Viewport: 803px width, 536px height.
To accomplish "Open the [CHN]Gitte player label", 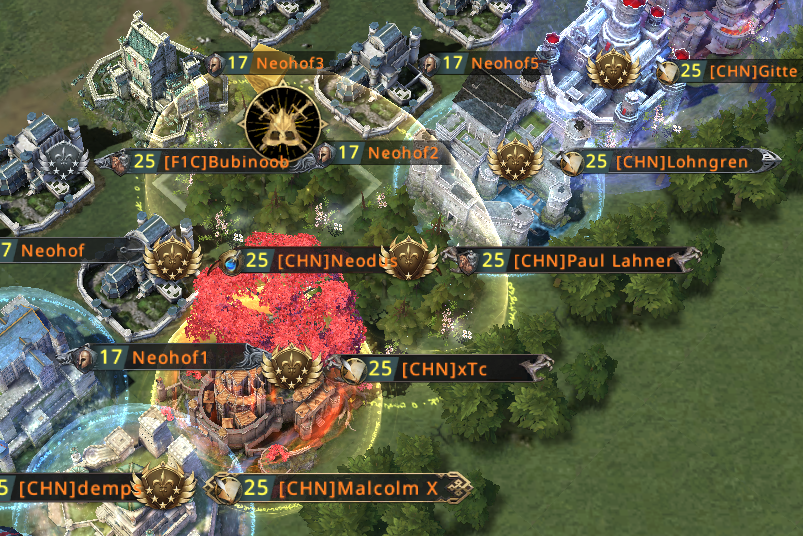I will (738, 71).
